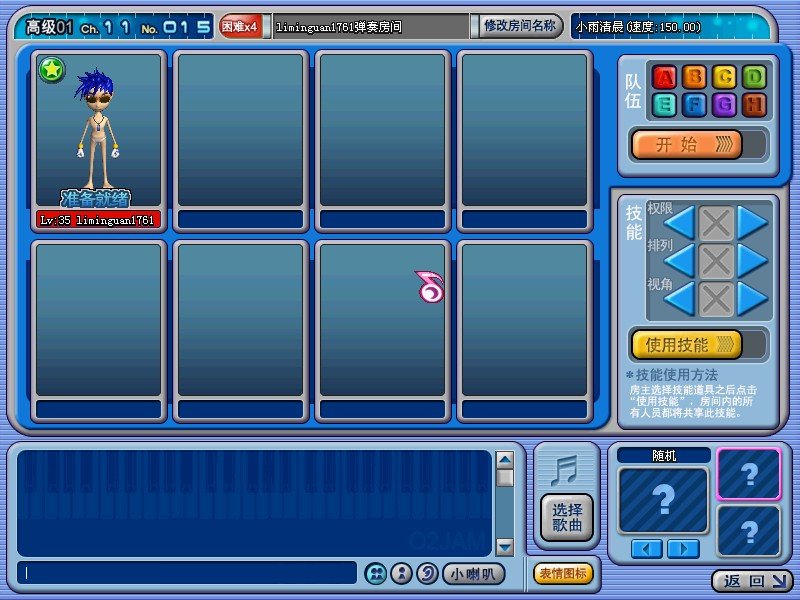Advance the 视角 skill with its right arrow
Viewport: 800px width, 600px height.
click(752, 298)
